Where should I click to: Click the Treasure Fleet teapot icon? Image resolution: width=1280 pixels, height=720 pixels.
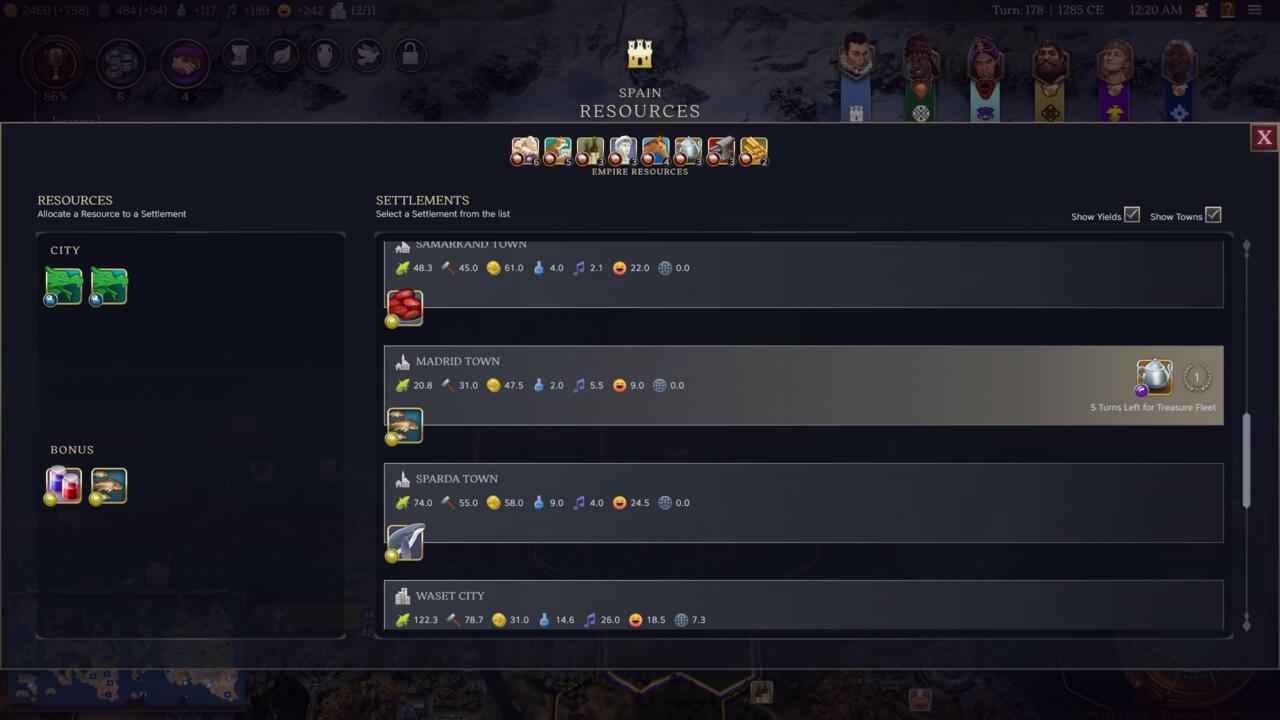coord(1154,377)
